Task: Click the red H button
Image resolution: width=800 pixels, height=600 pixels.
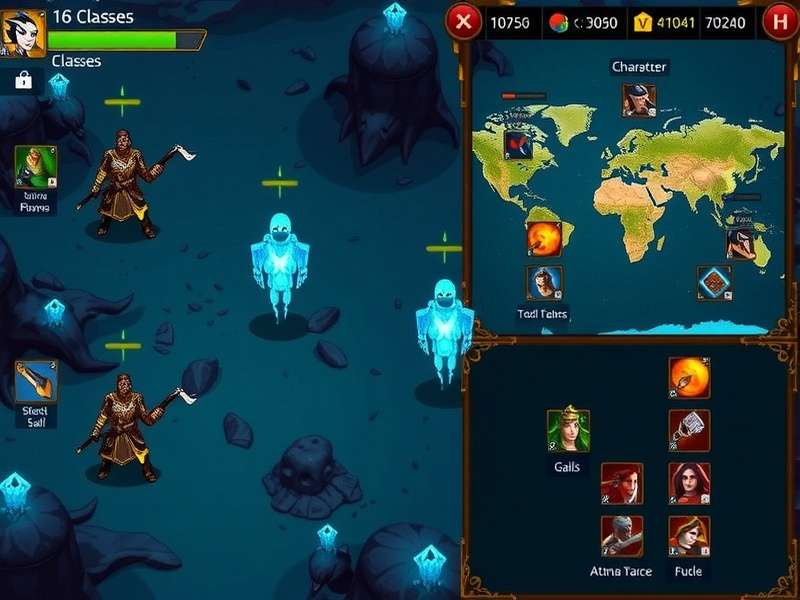Action: [780, 21]
